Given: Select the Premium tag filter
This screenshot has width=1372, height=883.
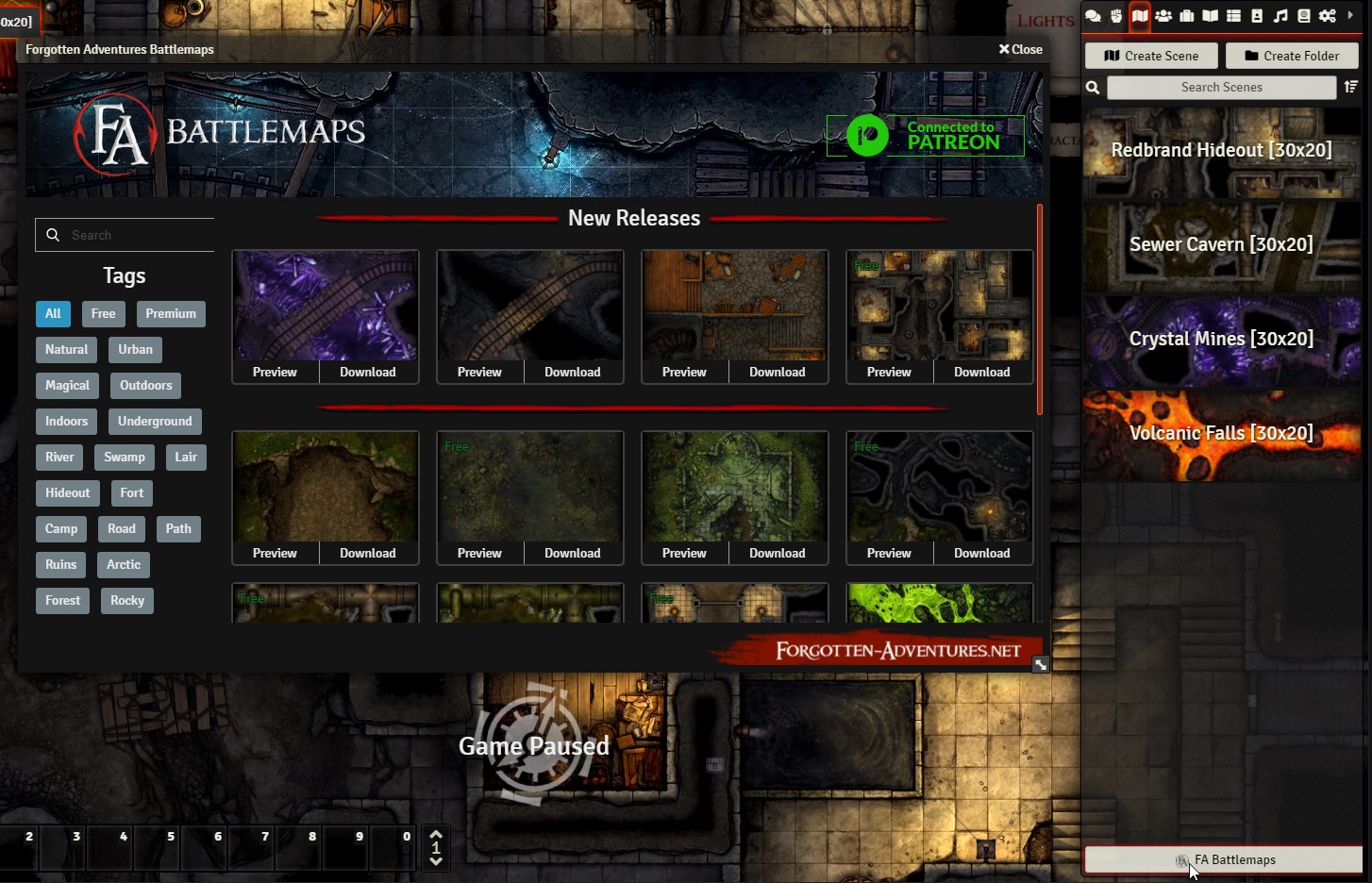Looking at the screenshot, I should (171, 314).
